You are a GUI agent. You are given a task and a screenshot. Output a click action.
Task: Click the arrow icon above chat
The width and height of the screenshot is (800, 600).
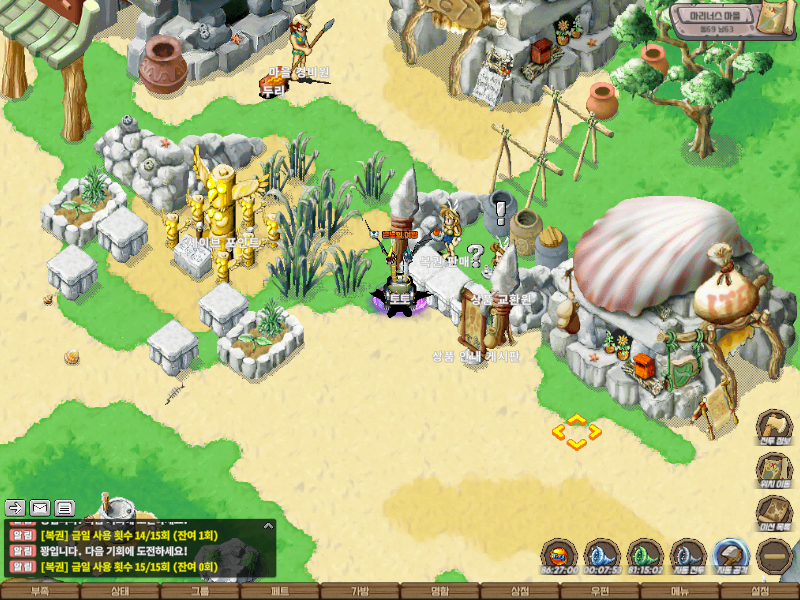click(x=16, y=507)
